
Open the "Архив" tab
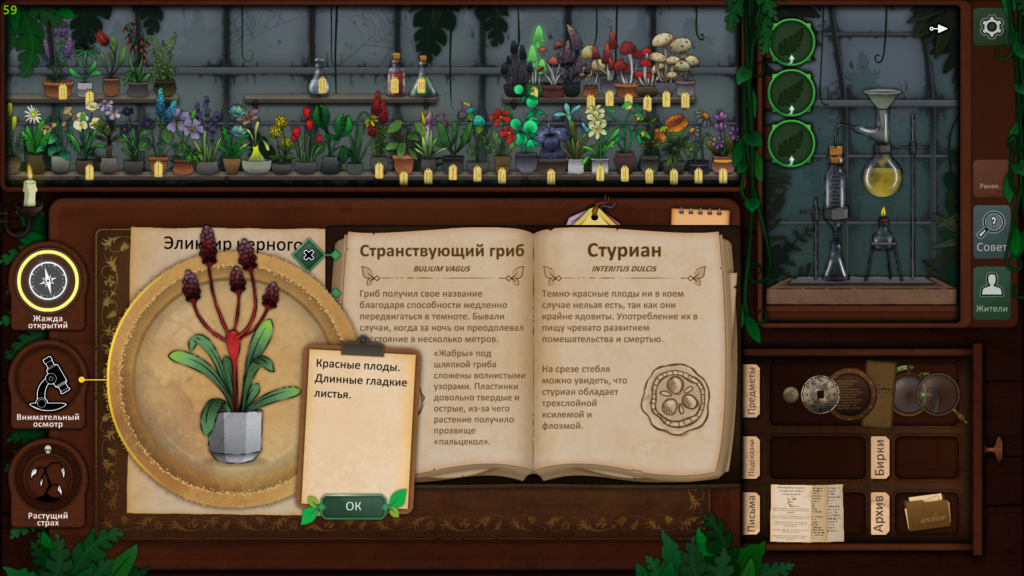click(879, 513)
